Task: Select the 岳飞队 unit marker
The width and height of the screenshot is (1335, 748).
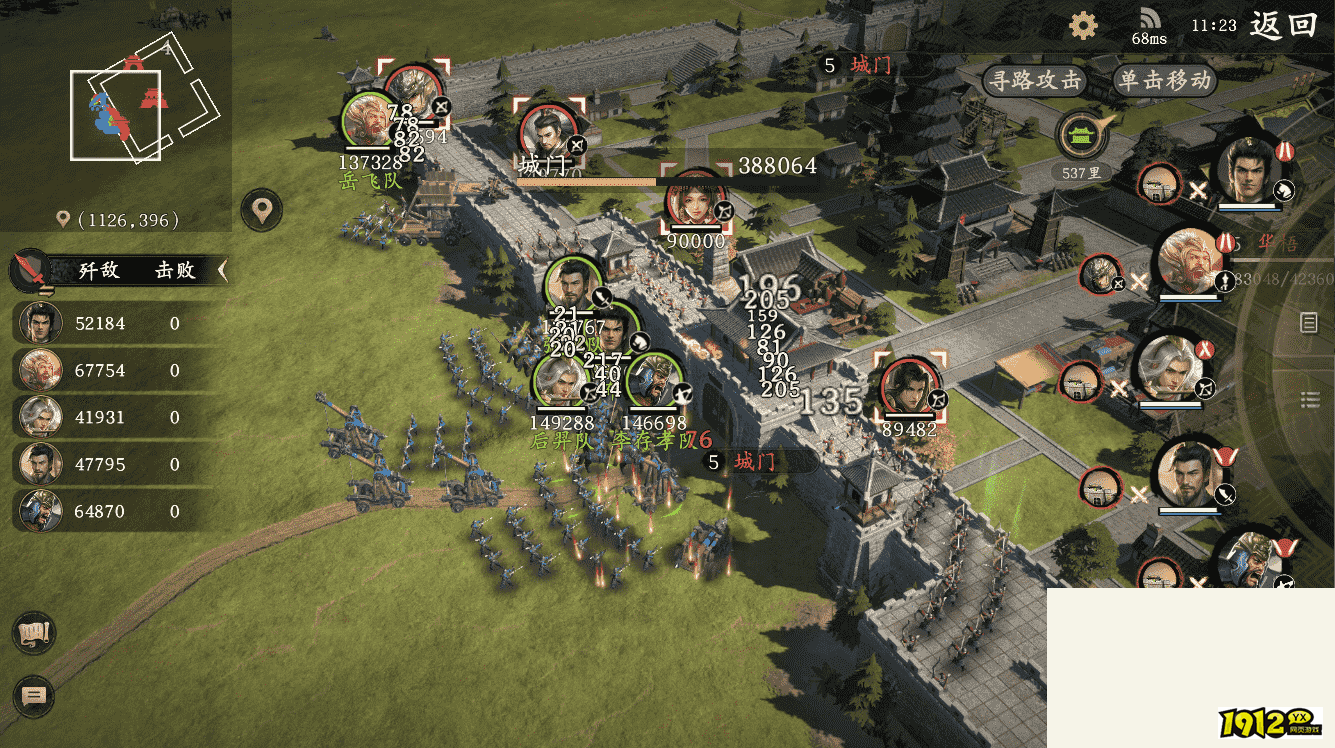Action: [x=367, y=121]
